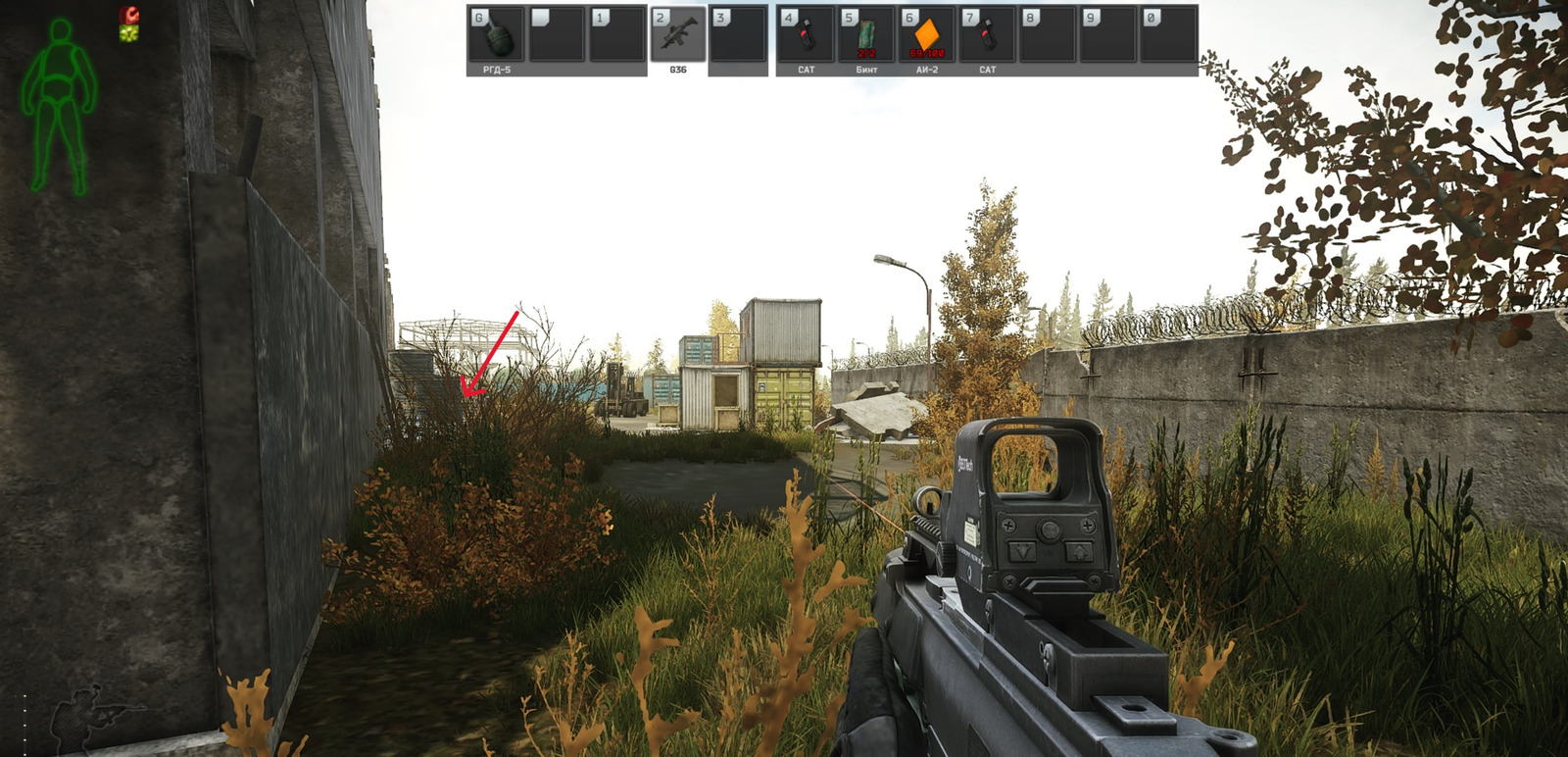Click the CAT tourniquet in slot 4
This screenshot has width=1568, height=757.
pos(806,34)
